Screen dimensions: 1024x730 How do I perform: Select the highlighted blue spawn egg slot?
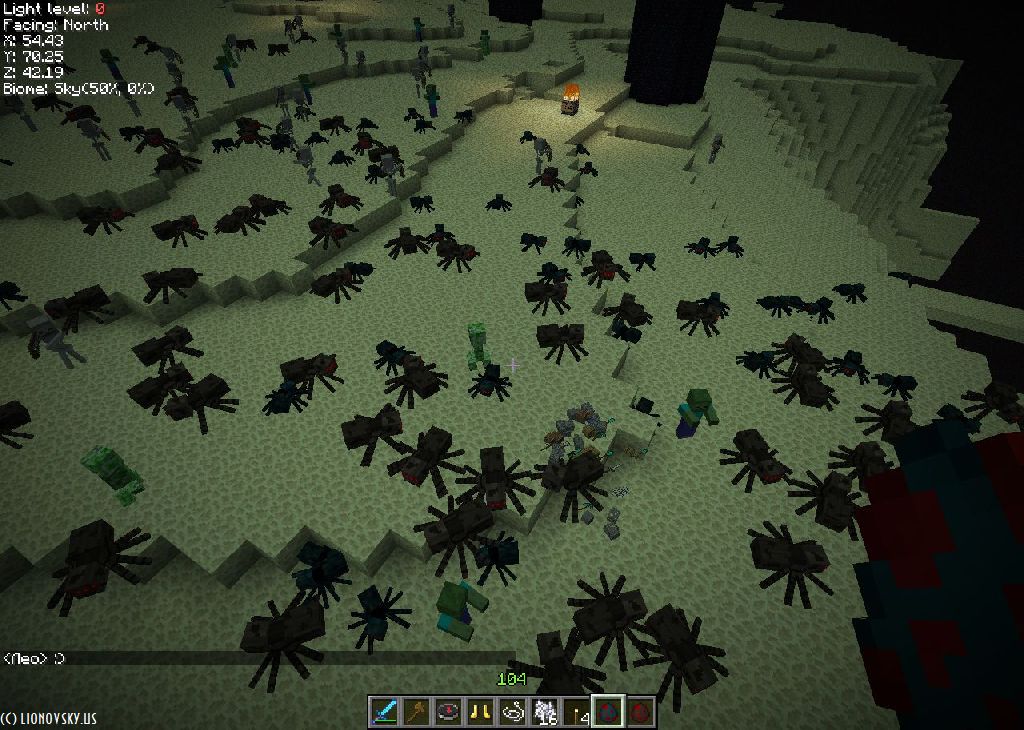tap(609, 711)
